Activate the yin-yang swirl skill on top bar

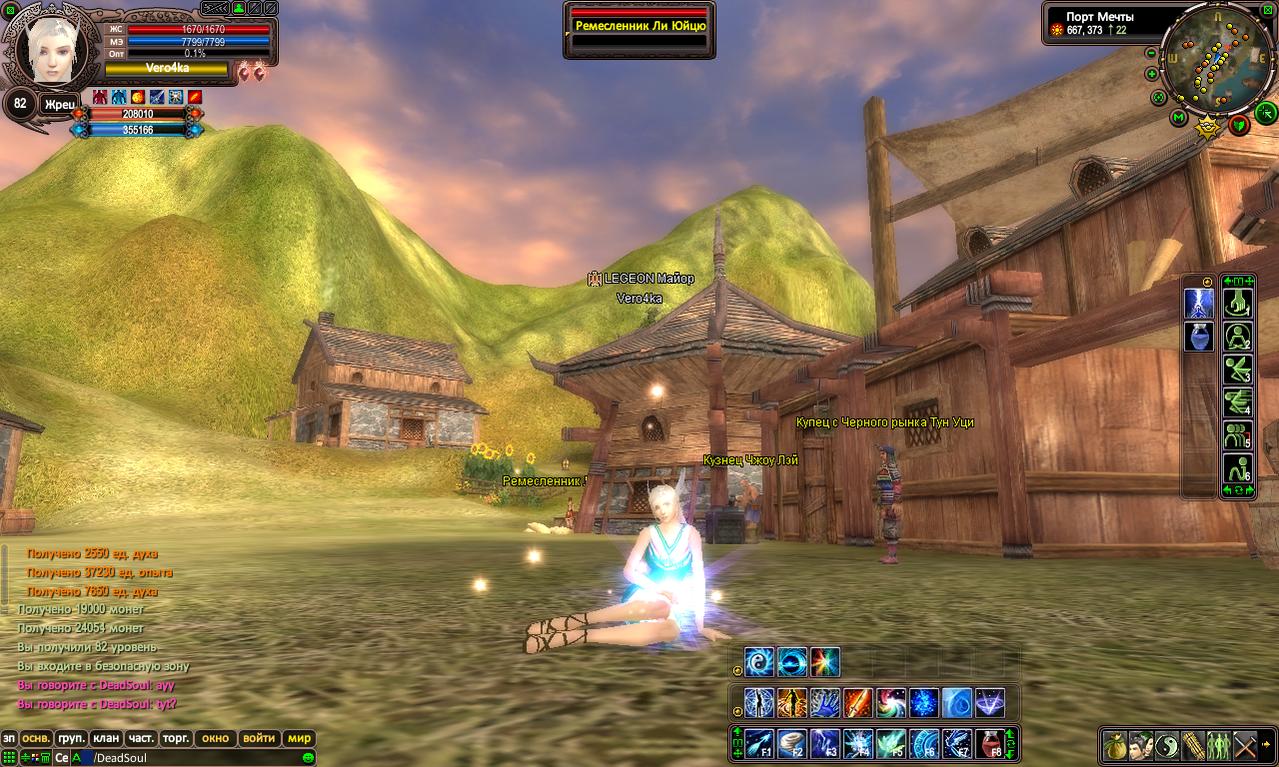(760, 662)
